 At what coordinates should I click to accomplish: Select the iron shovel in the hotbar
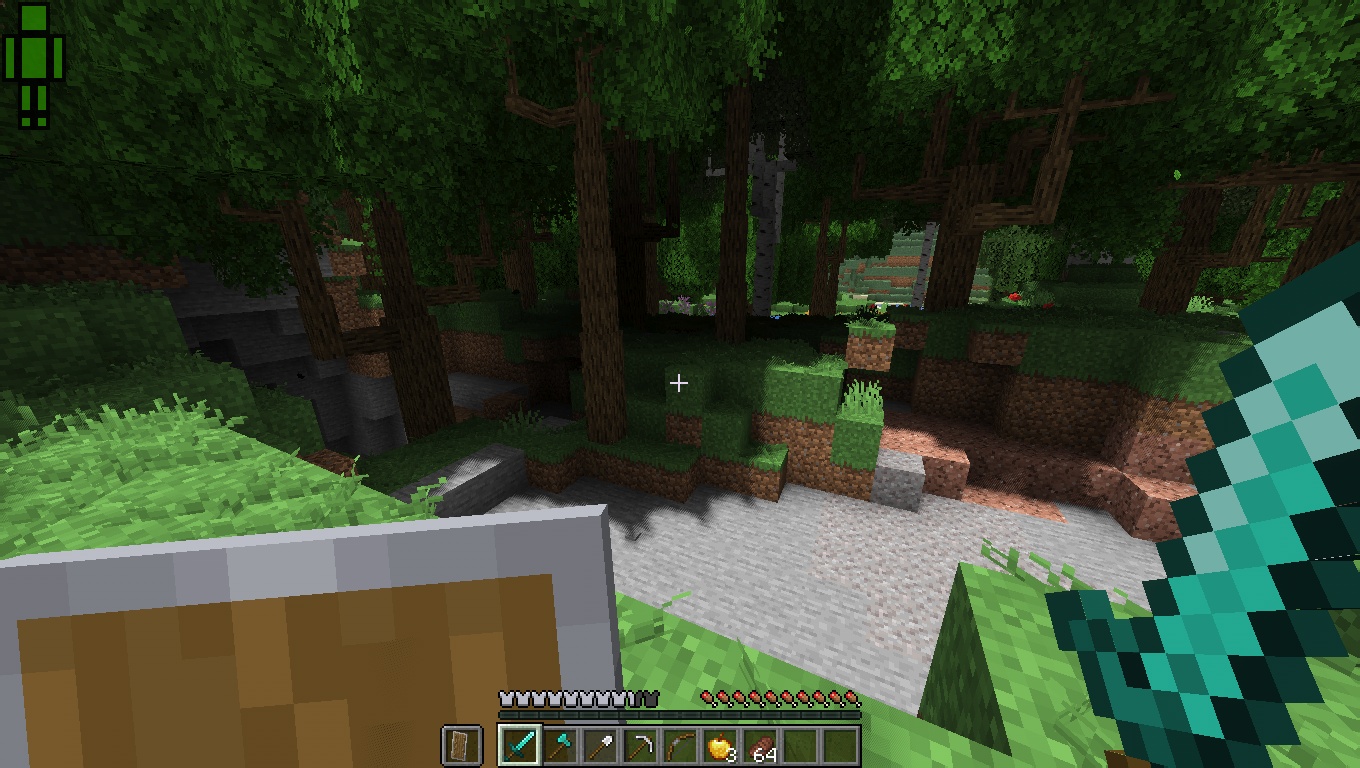pos(600,747)
